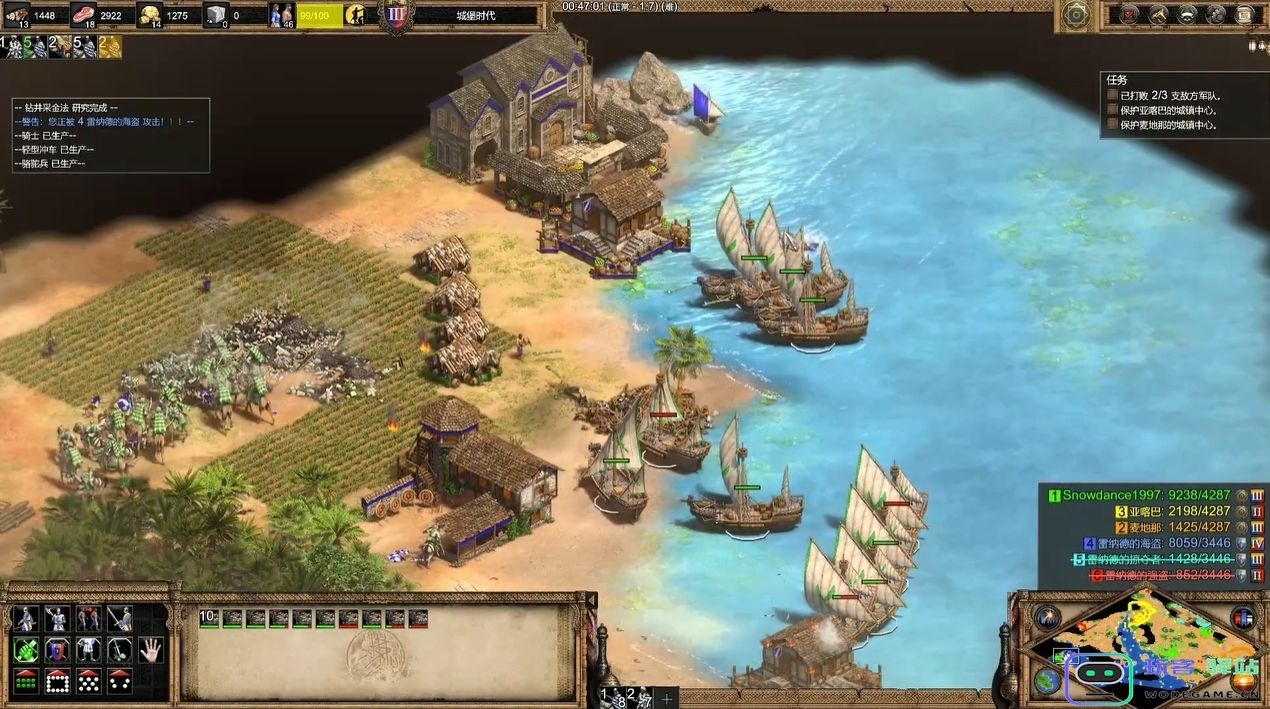Open the main menu gear button
The image size is (1270, 709).
1077,14
